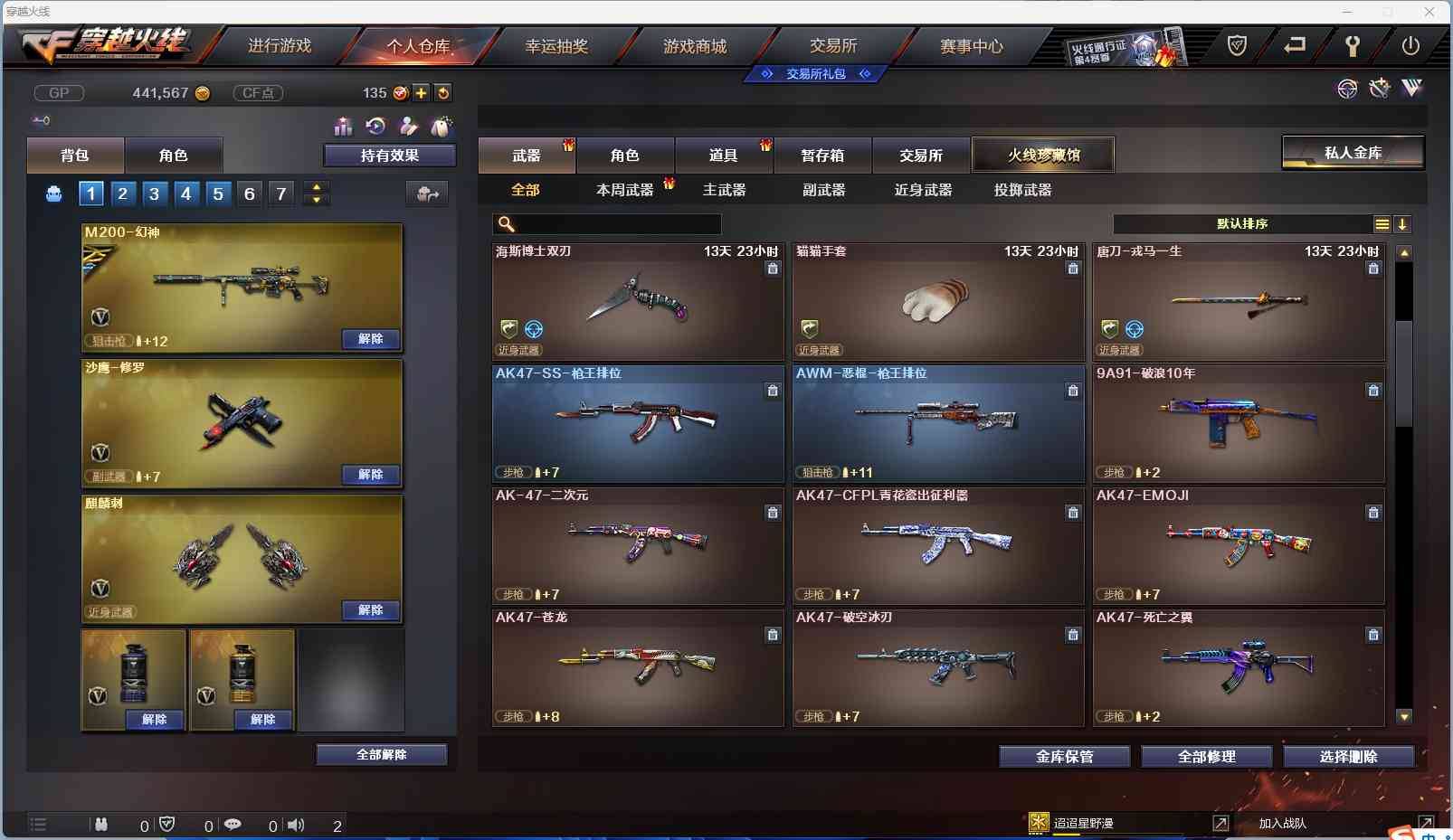Open the wrench settings icon in the title bar
The image size is (1453, 840).
pyautogui.click(x=1352, y=44)
